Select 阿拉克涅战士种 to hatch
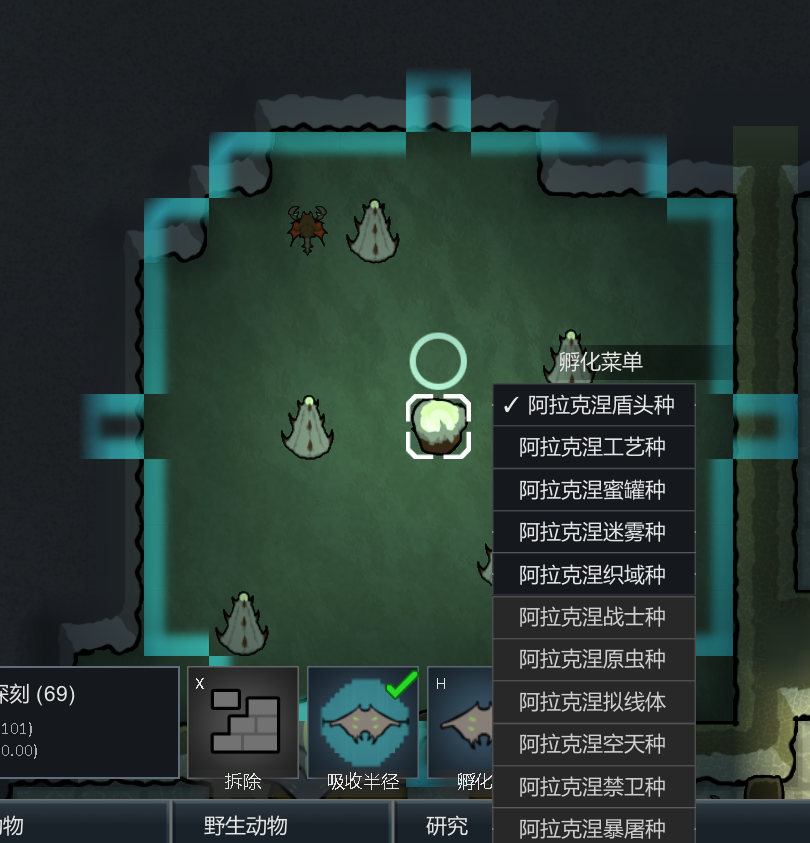Viewport: 810px width, 843px height. coord(594,617)
